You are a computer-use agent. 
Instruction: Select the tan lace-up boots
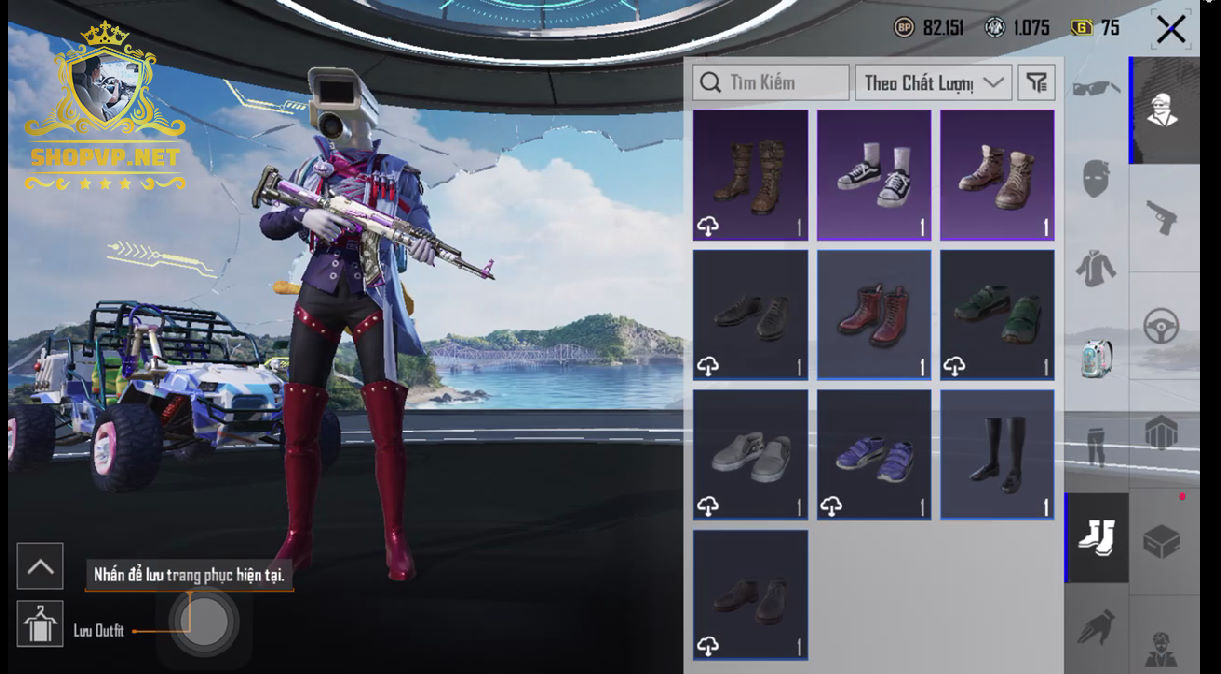pos(997,175)
